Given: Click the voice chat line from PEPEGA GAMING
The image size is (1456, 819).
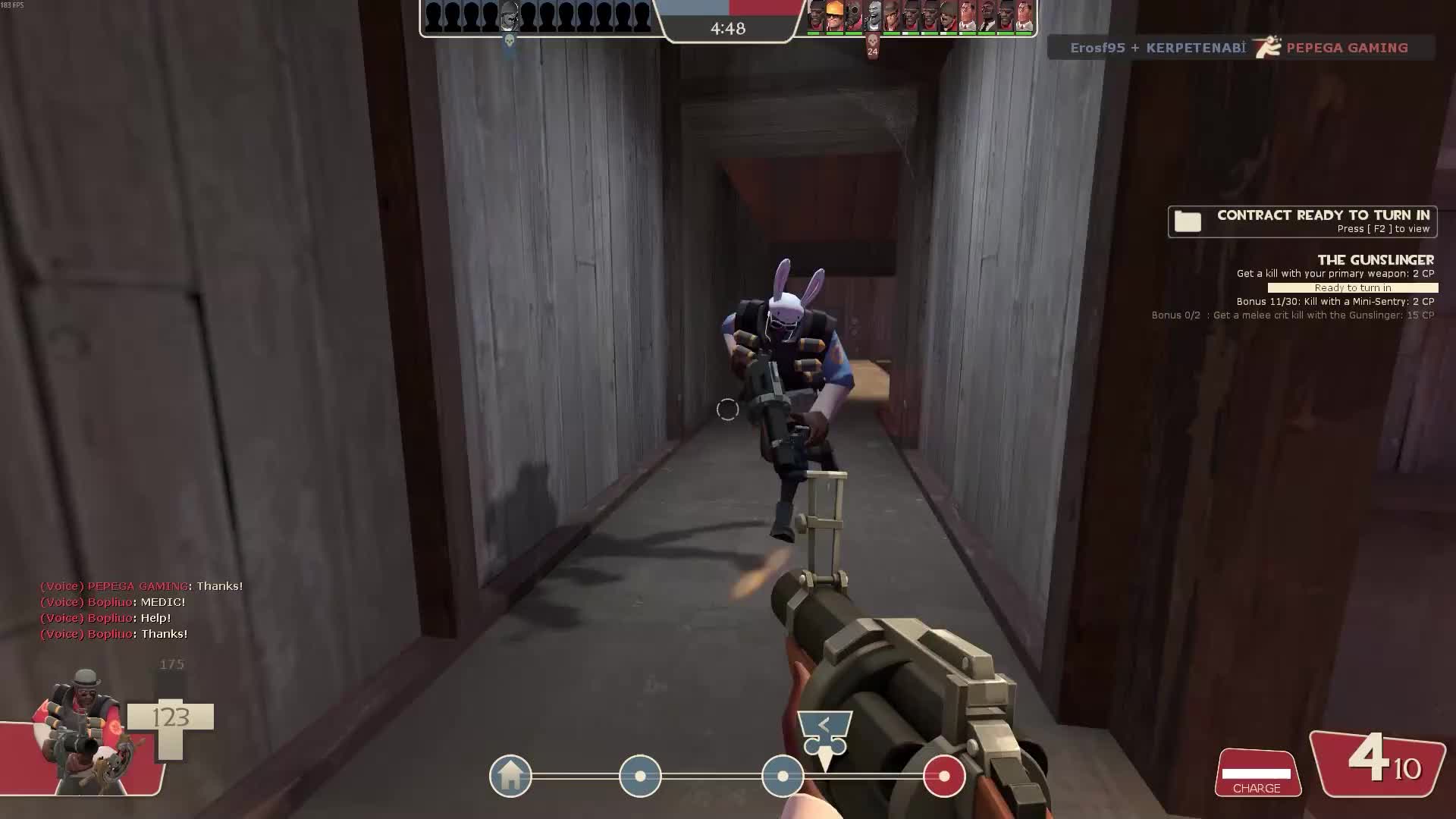Looking at the screenshot, I should coord(142,586).
